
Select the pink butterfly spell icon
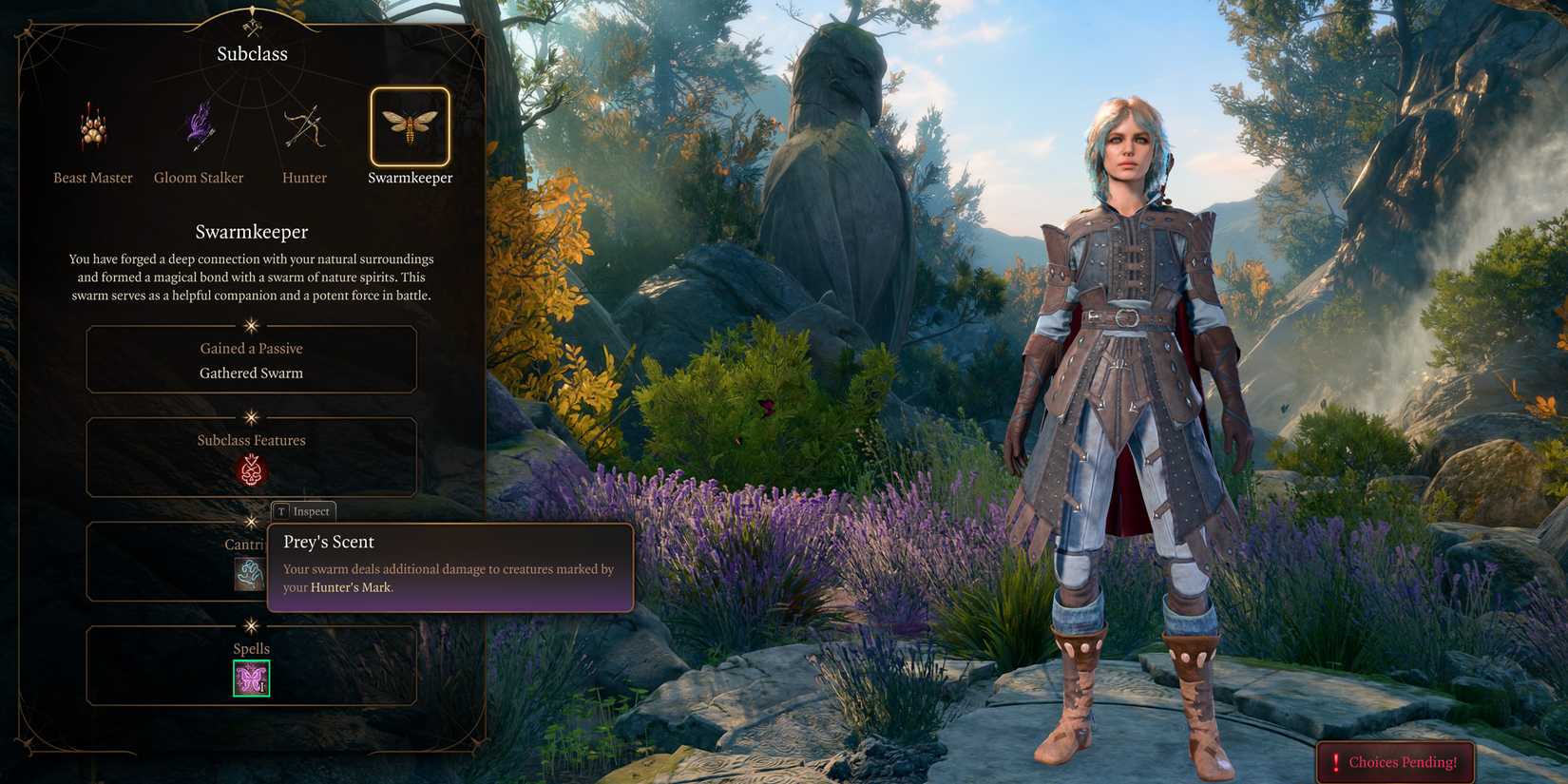tap(250, 678)
